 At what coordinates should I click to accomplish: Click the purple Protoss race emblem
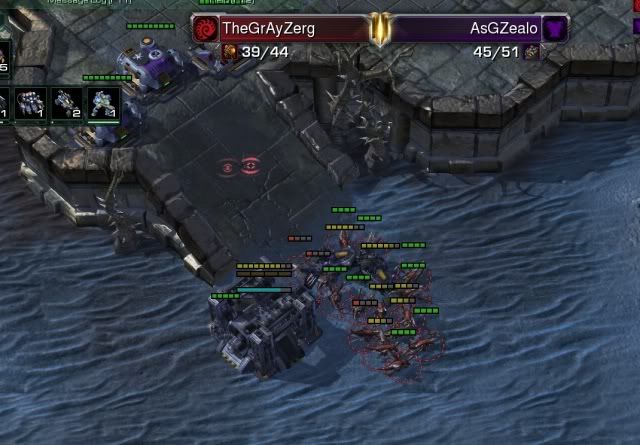(x=556, y=28)
